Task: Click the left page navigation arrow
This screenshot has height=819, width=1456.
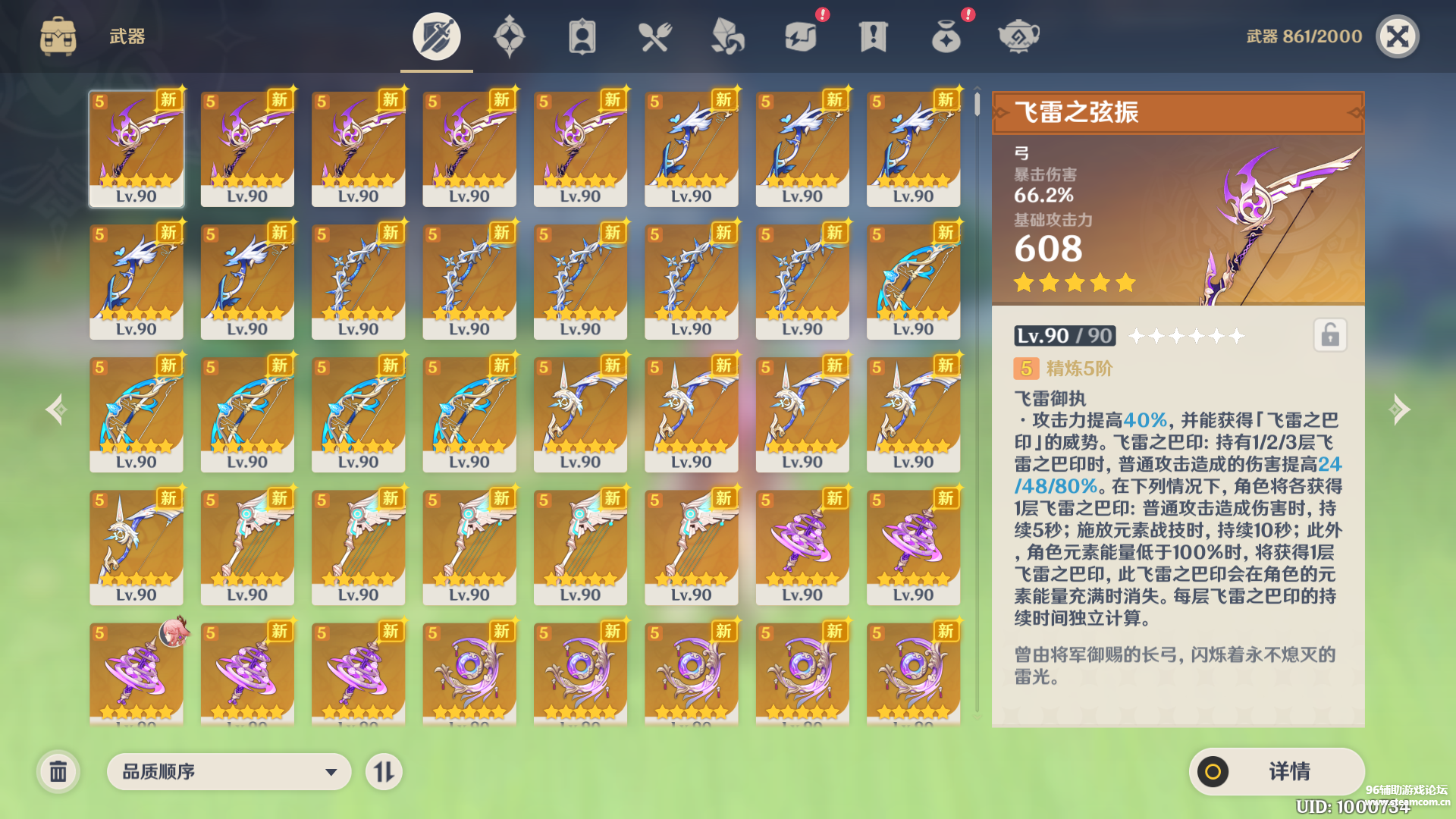Action: [57, 409]
